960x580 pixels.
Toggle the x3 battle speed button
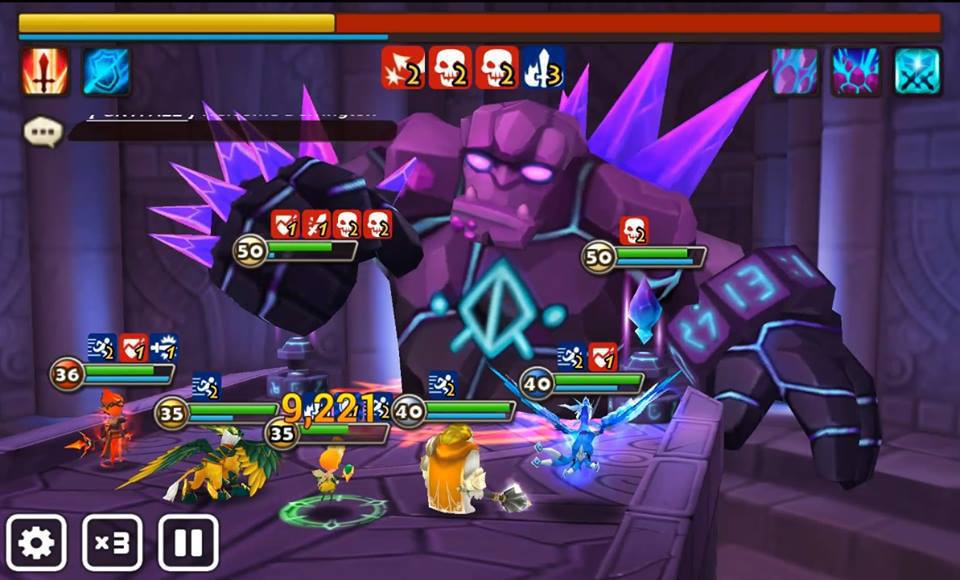[112, 543]
